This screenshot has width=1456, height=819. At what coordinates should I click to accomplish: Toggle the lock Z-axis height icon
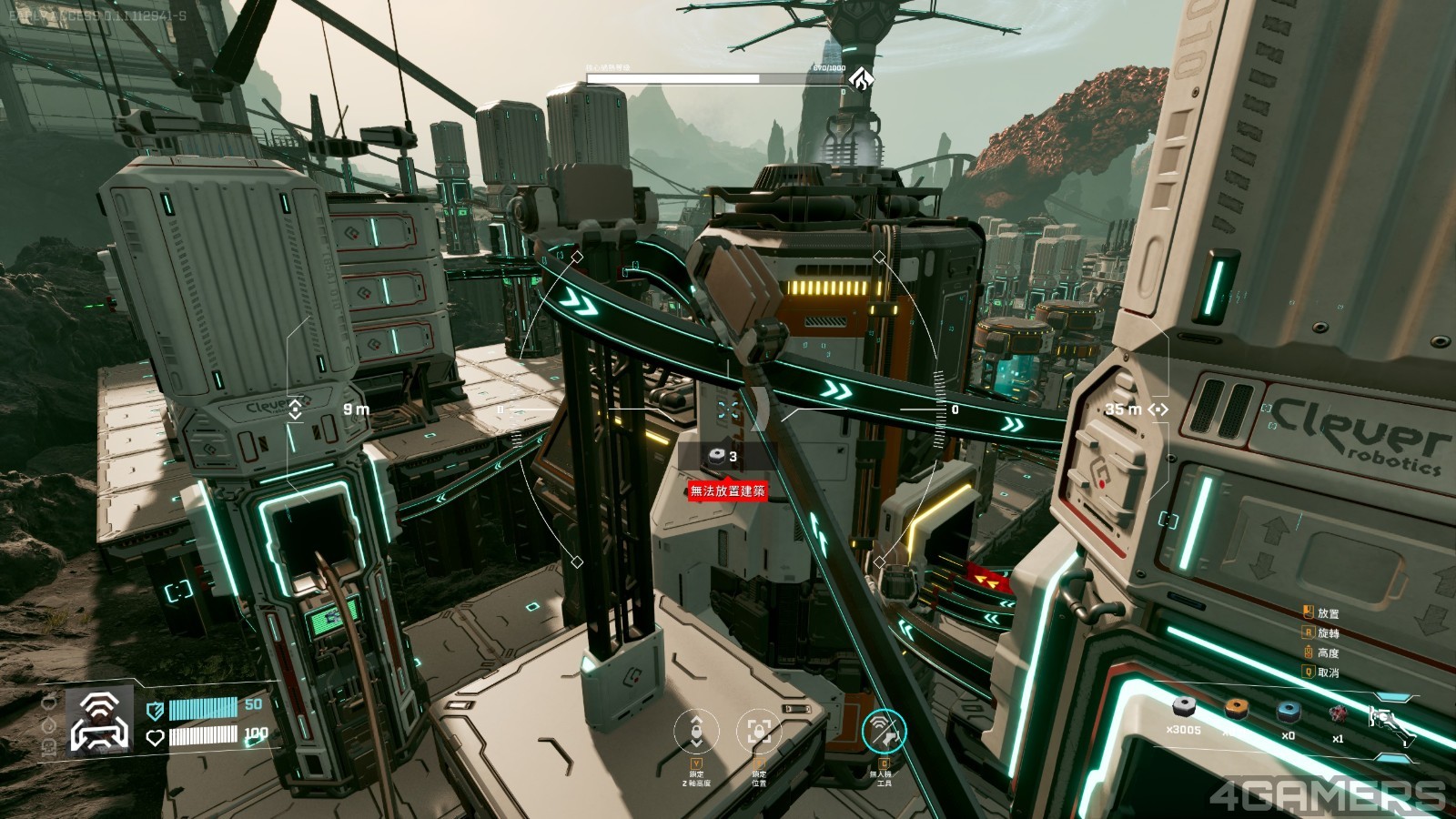pyautogui.click(x=696, y=732)
